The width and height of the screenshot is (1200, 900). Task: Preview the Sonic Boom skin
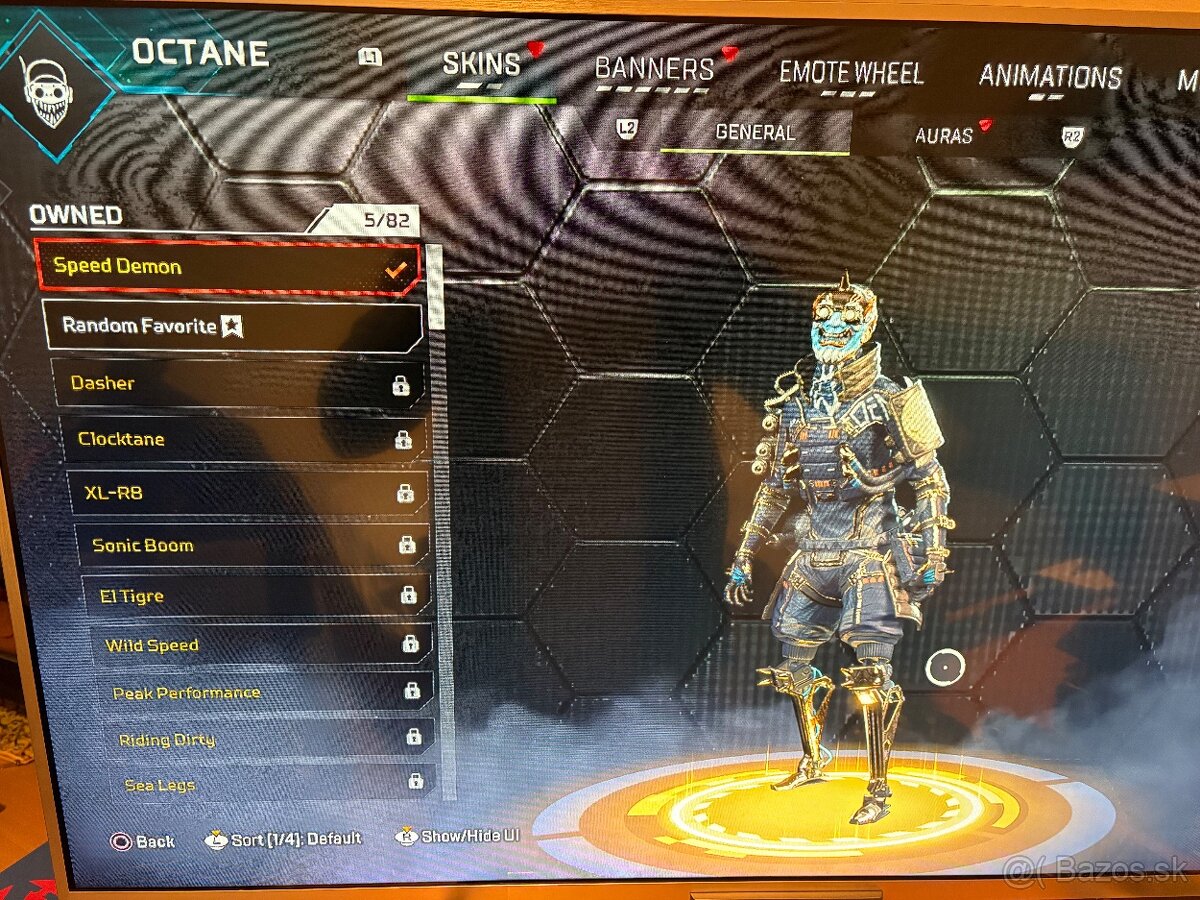point(254,545)
